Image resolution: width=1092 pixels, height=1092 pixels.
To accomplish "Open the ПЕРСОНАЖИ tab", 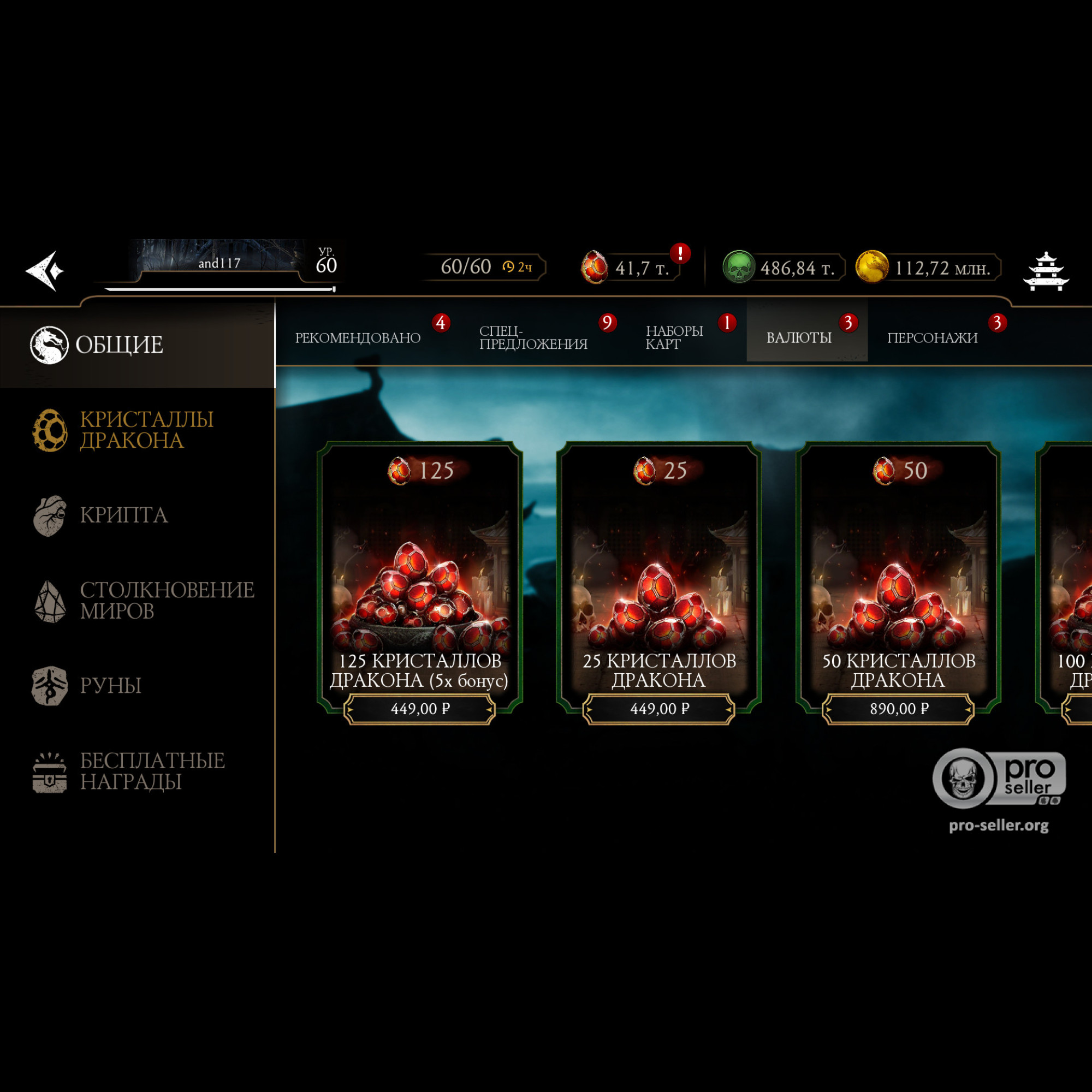I will (932, 338).
